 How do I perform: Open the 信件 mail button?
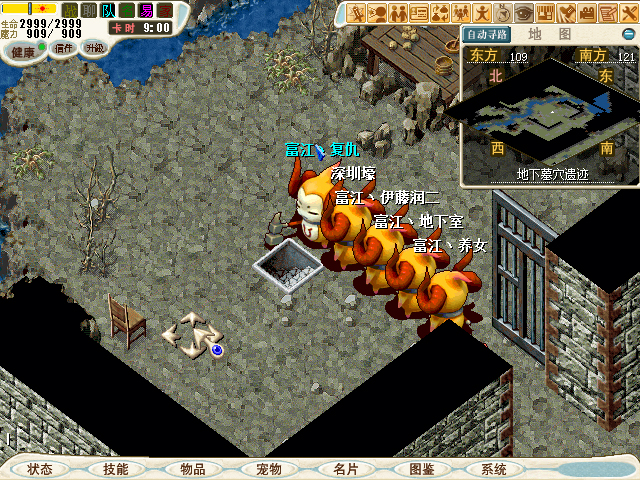[64, 48]
